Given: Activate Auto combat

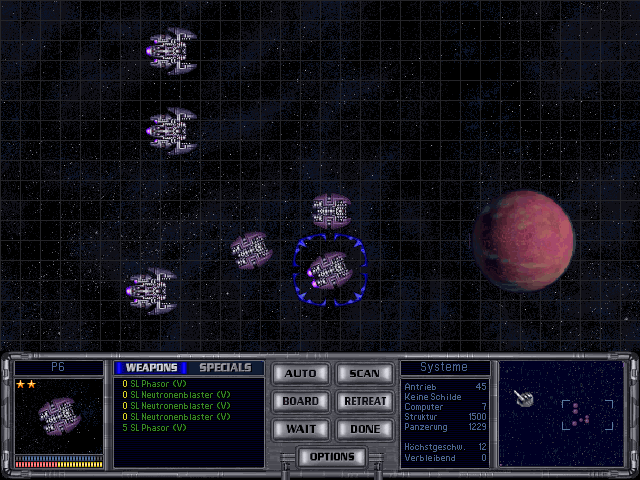Looking at the screenshot, I should point(300,374).
